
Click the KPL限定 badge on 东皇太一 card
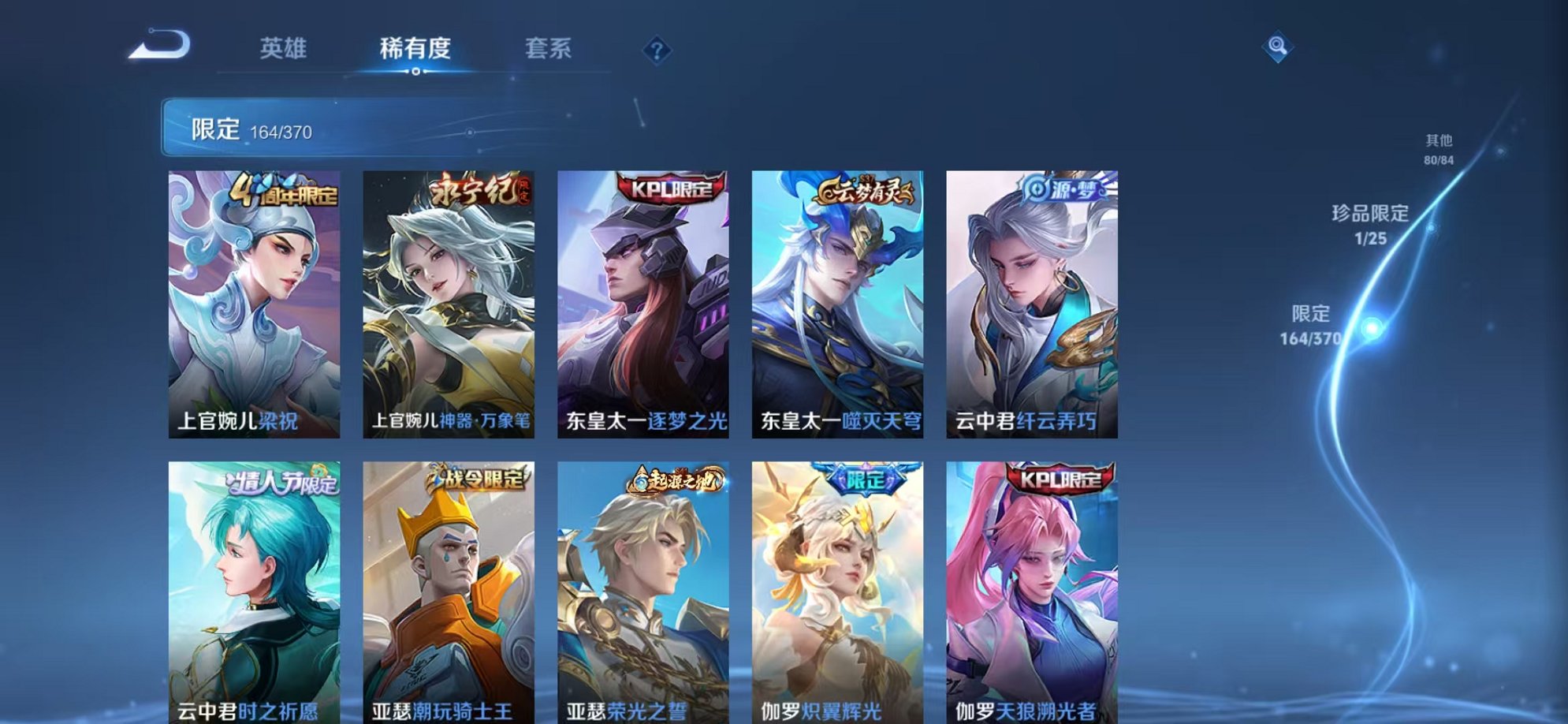coord(669,189)
